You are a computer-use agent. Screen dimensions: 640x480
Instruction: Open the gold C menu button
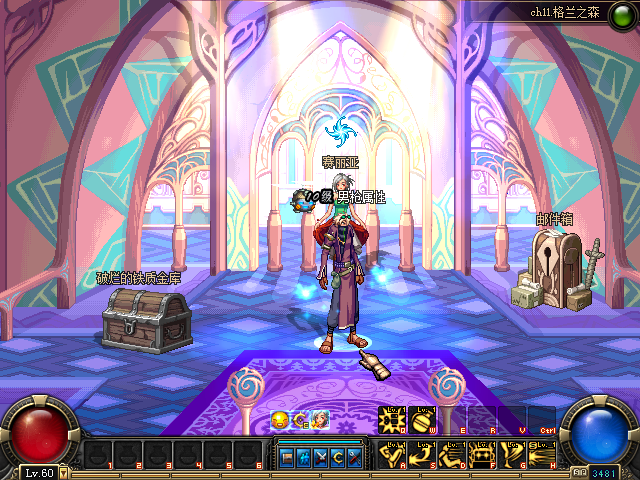click(337, 458)
